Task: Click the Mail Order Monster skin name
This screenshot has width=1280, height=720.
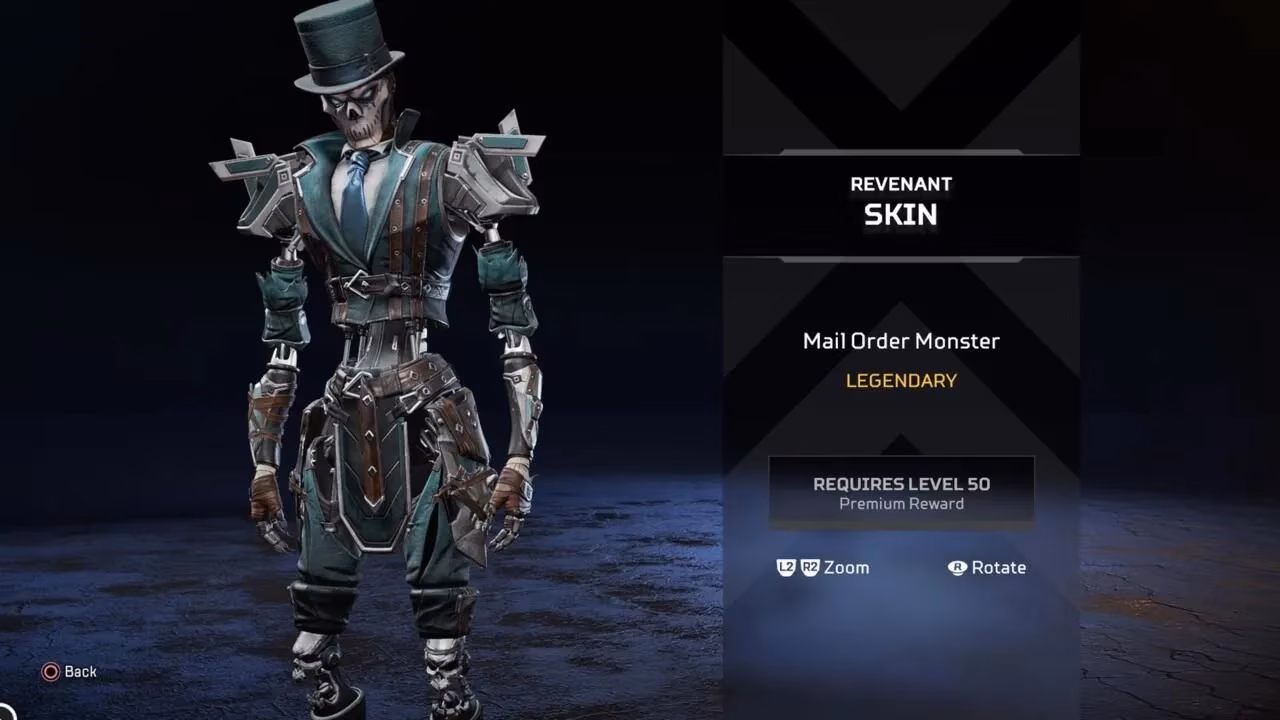Action: coord(900,341)
